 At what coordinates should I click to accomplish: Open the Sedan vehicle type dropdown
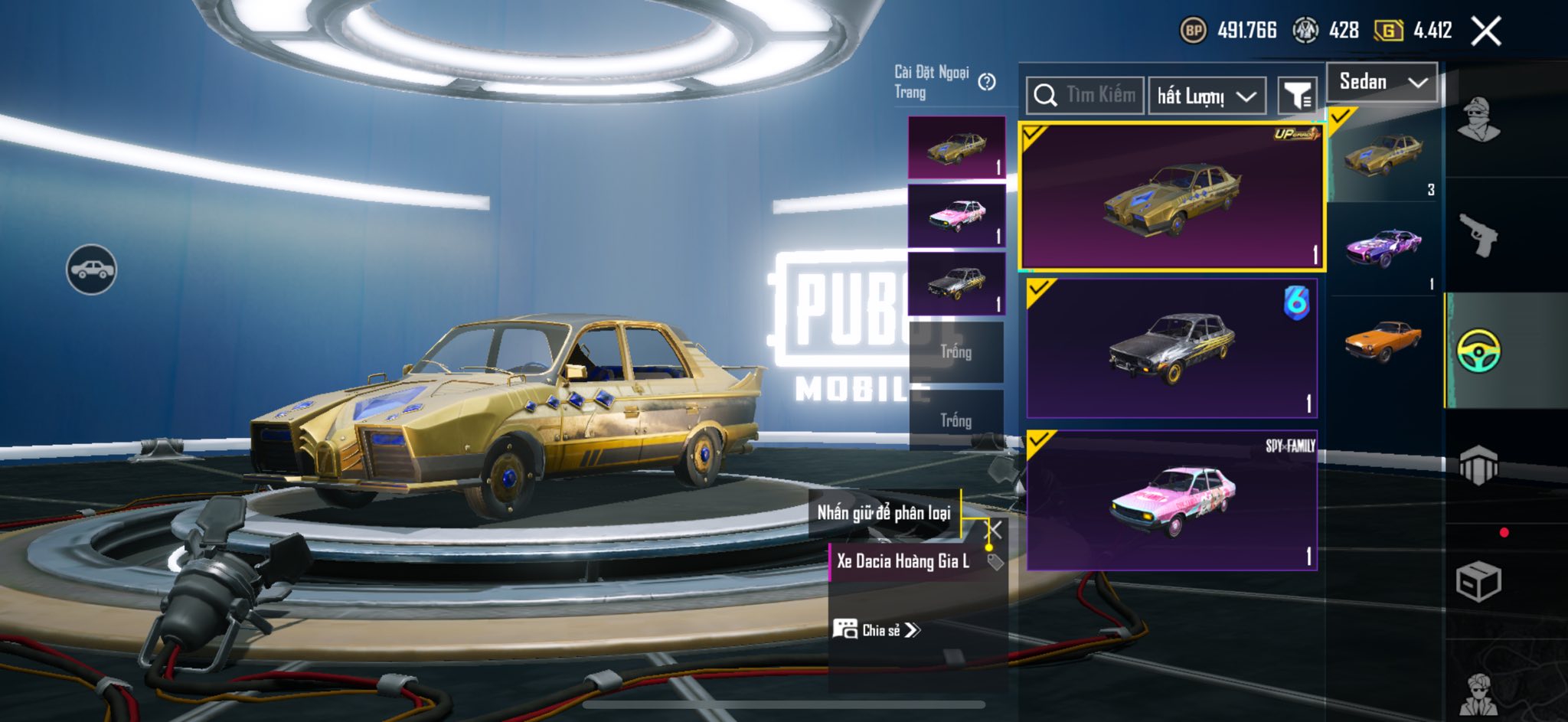1383,82
